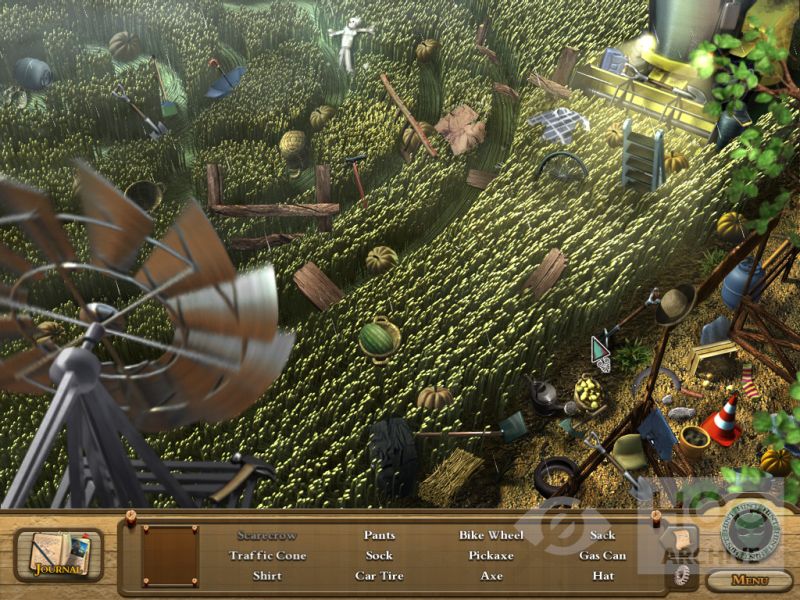Open the Menu button
The width and height of the screenshot is (800, 600).
748,580
